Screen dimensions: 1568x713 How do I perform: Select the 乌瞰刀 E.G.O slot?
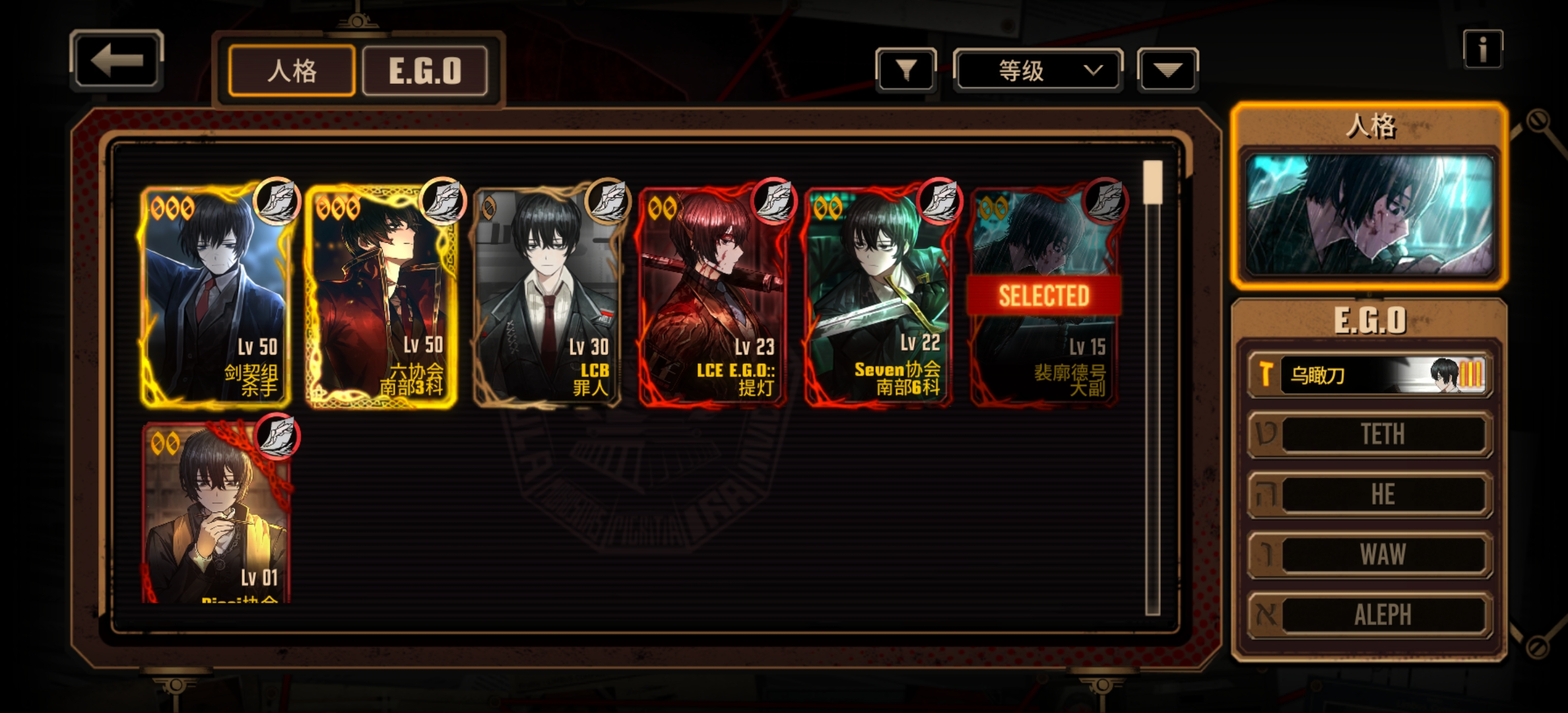(x=1369, y=375)
